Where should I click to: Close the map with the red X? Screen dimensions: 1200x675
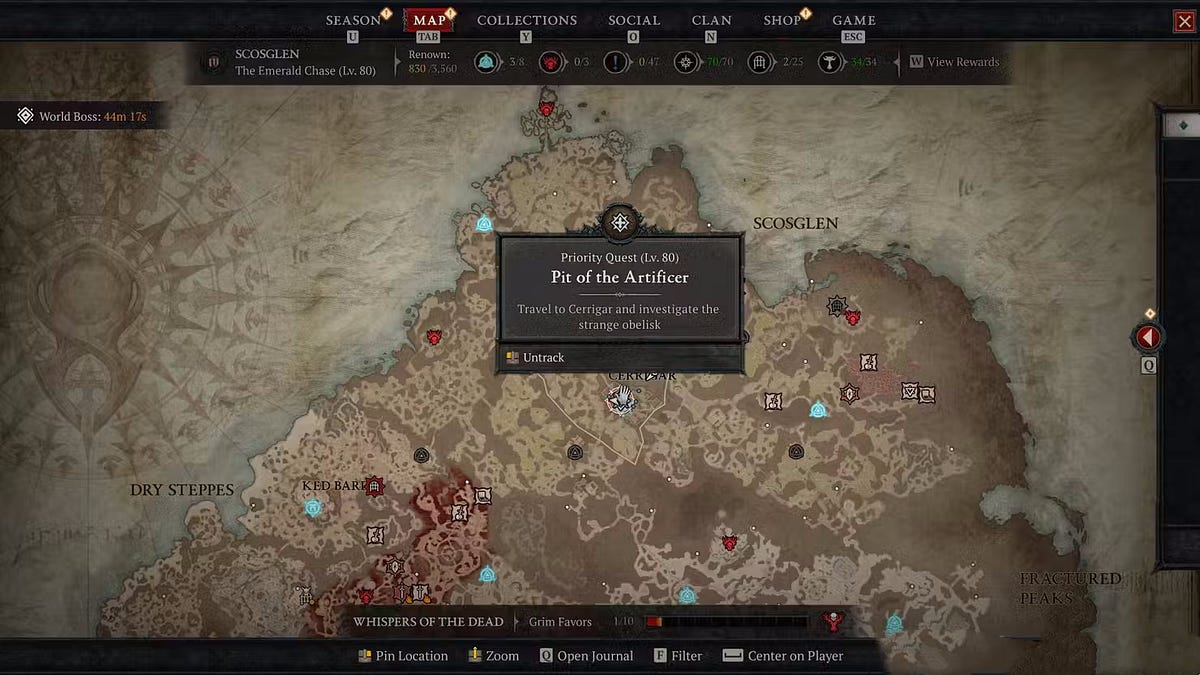point(1184,21)
